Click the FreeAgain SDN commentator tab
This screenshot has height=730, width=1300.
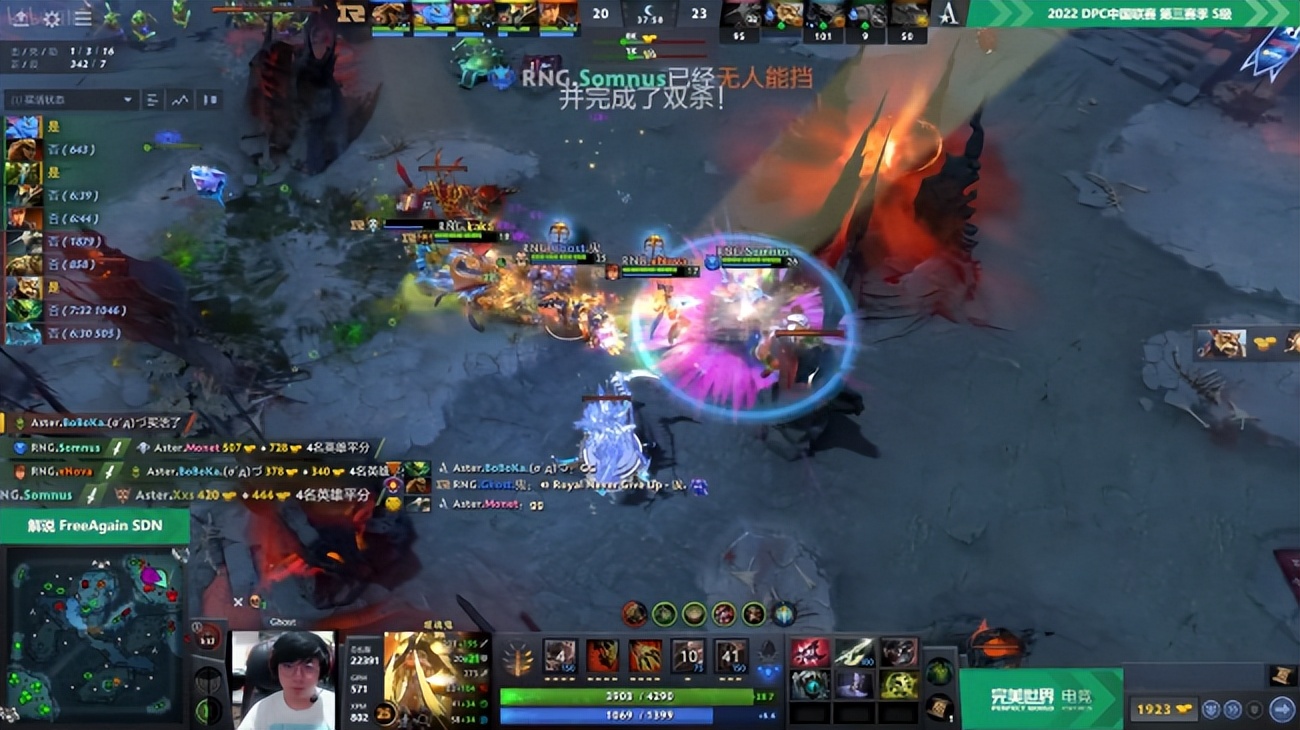pos(95,525)
